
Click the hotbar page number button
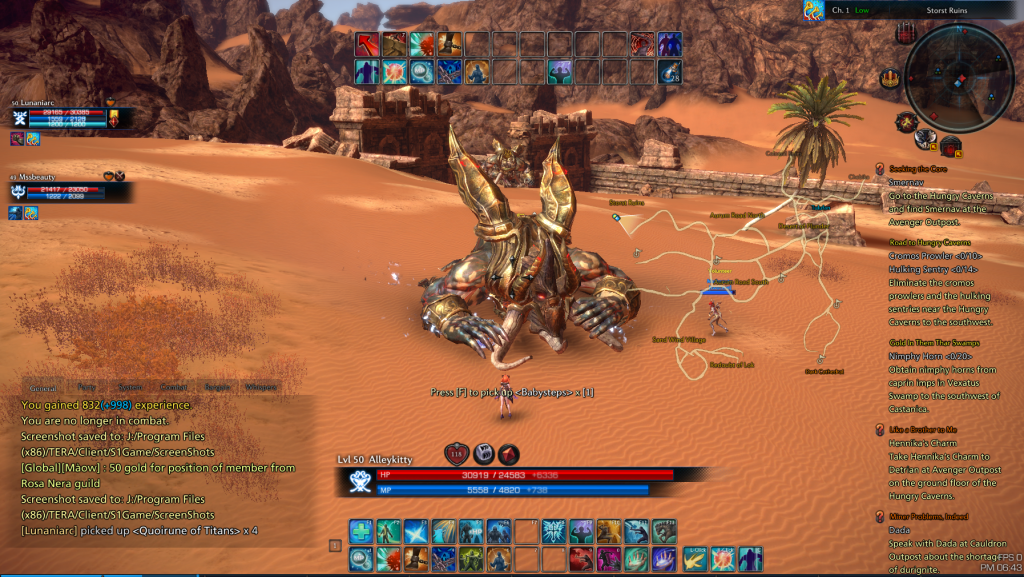(x=335, y=545)
